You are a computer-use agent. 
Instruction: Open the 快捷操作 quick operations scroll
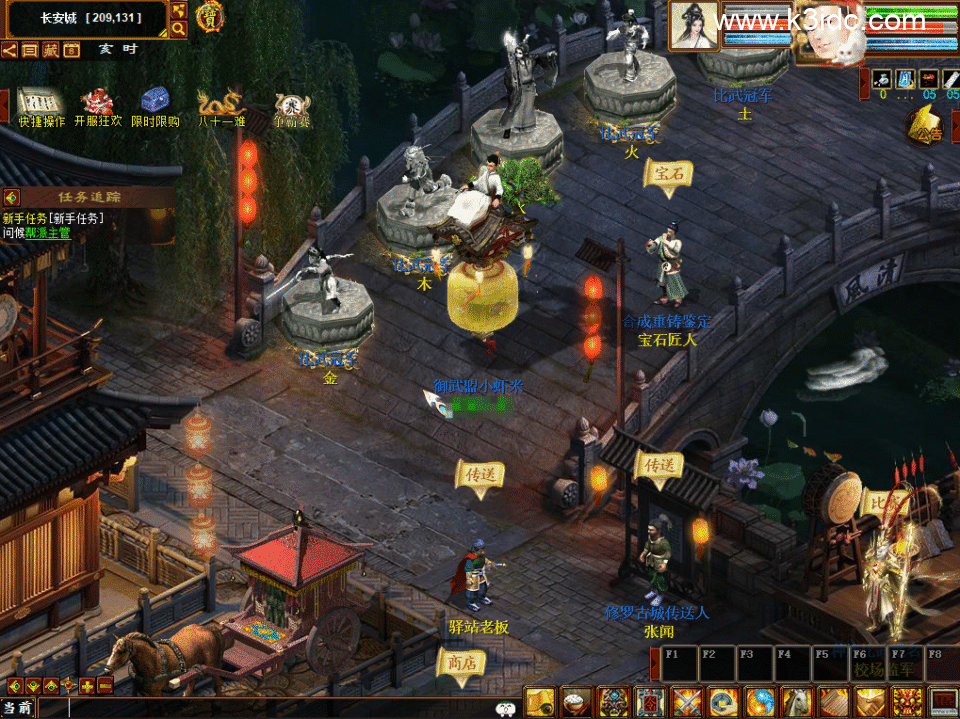tap(41, 104)
